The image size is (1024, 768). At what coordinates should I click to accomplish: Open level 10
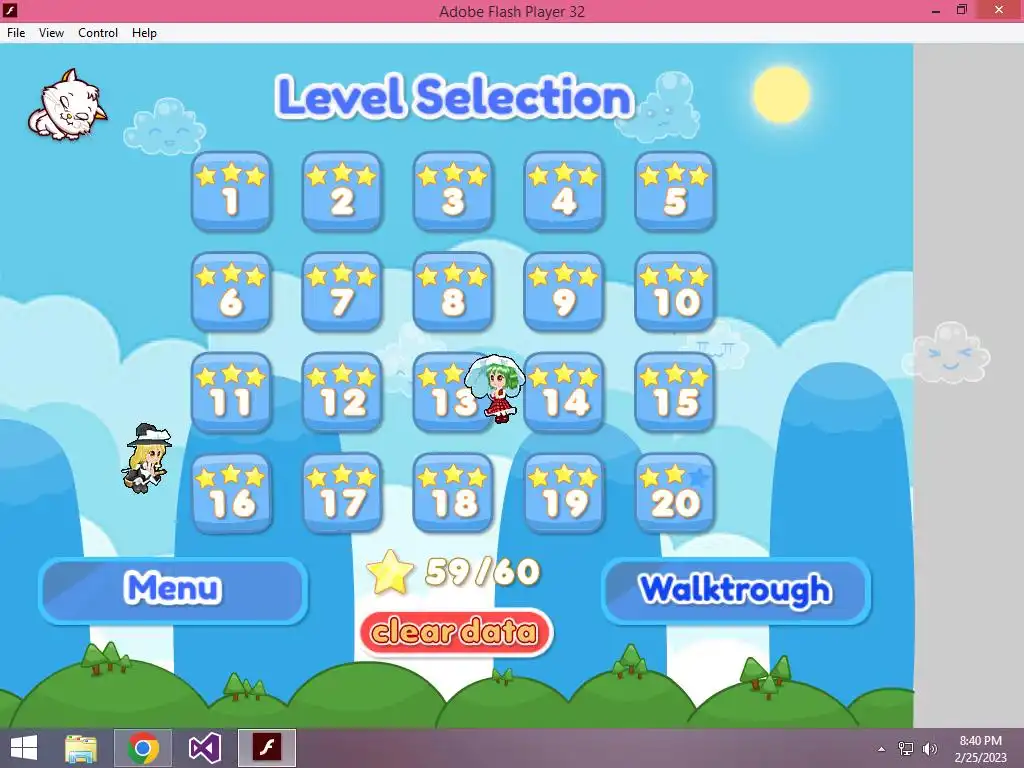[675, 292]
